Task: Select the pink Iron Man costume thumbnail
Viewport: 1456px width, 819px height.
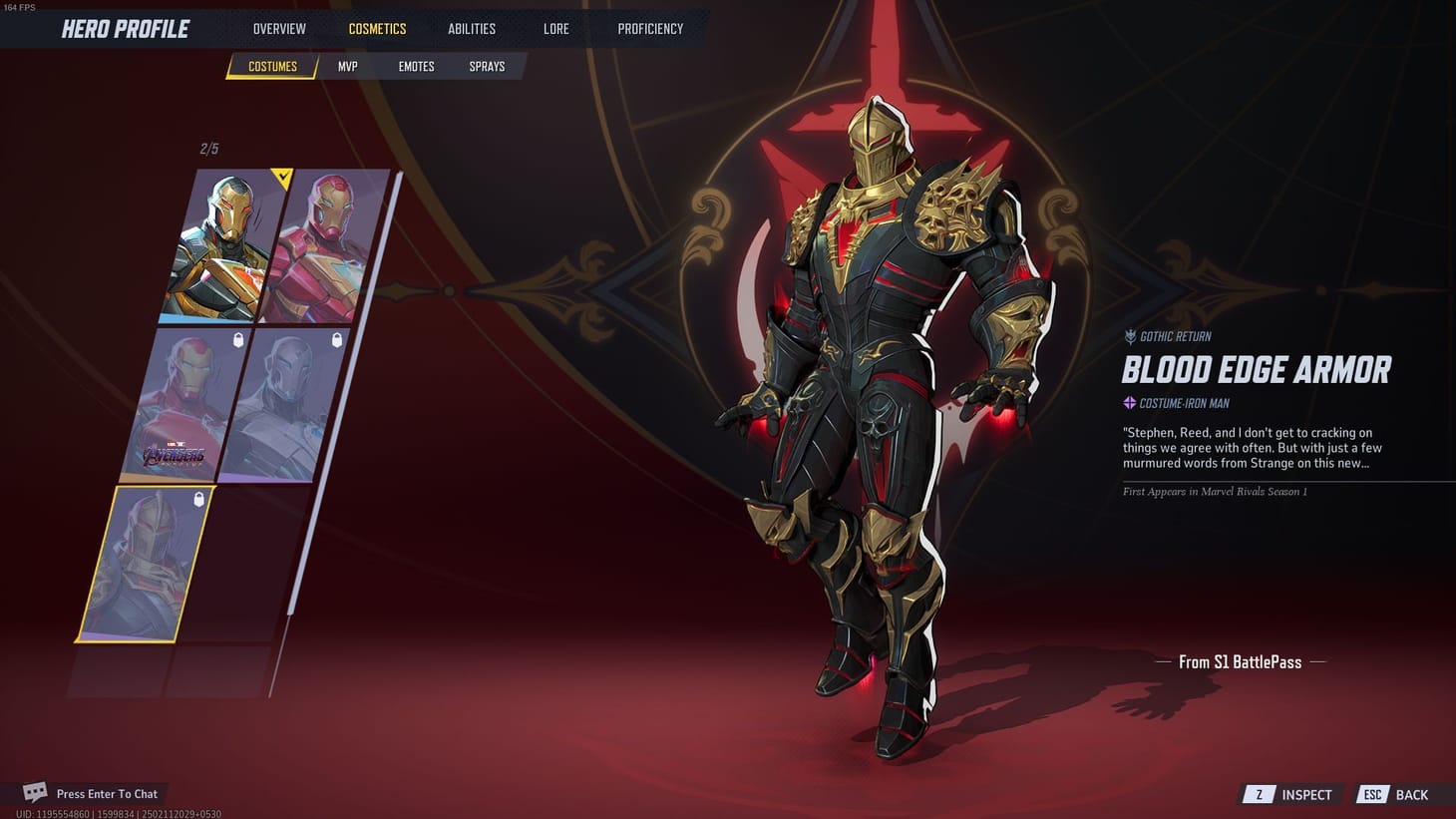Action: coord(319,244)
